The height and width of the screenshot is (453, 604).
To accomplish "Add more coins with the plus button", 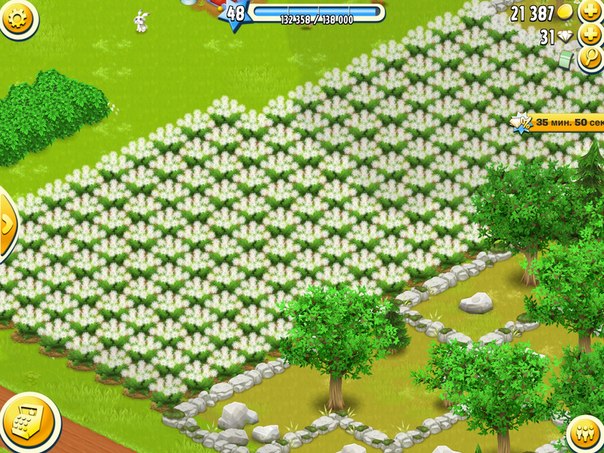I will click(590, 12).
